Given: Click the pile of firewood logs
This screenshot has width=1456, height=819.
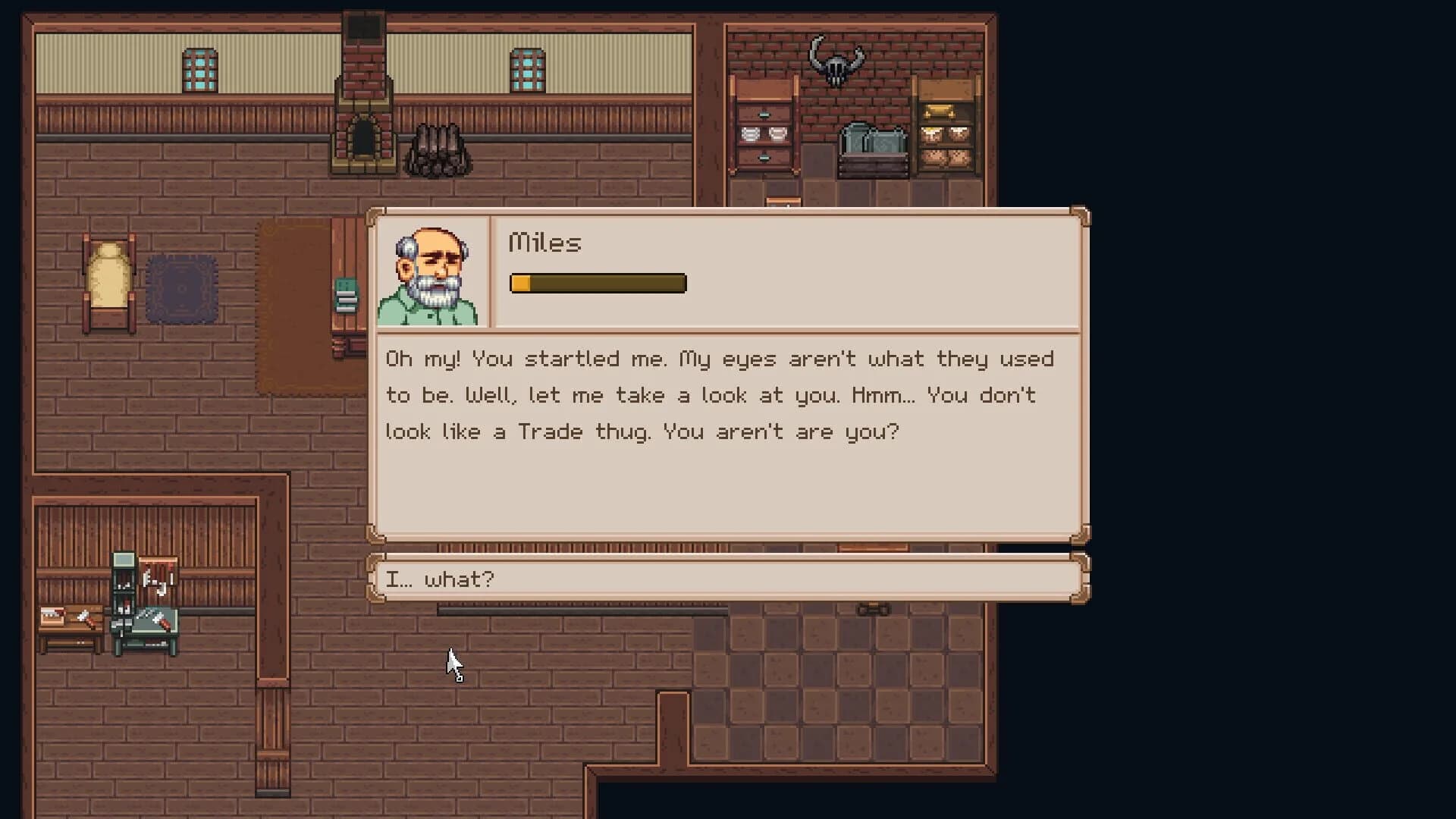Looking at the screenshot, I should point(438,148).
